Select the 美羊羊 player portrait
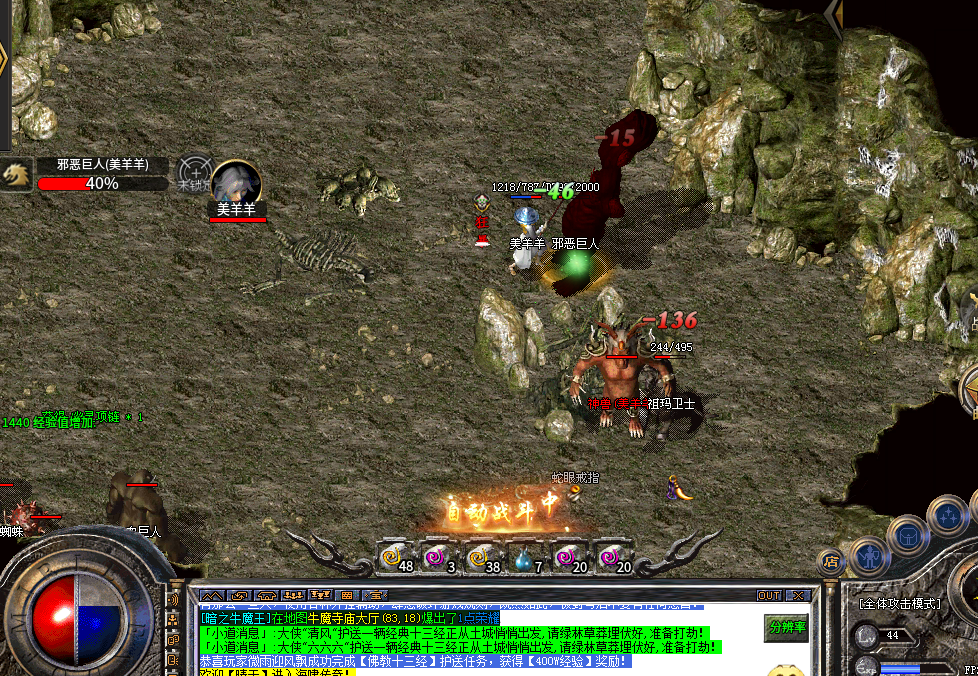 (237, 183)
